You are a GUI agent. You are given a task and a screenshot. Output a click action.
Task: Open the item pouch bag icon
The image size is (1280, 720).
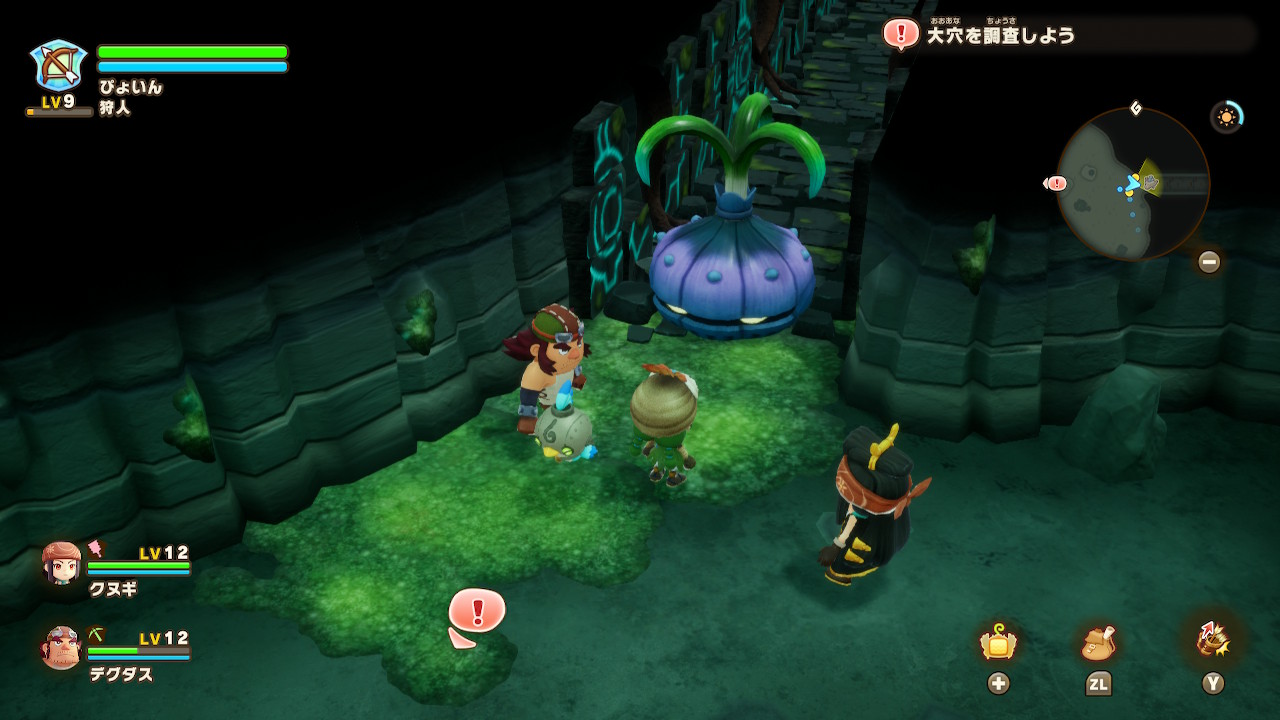tap(1098, 643)
